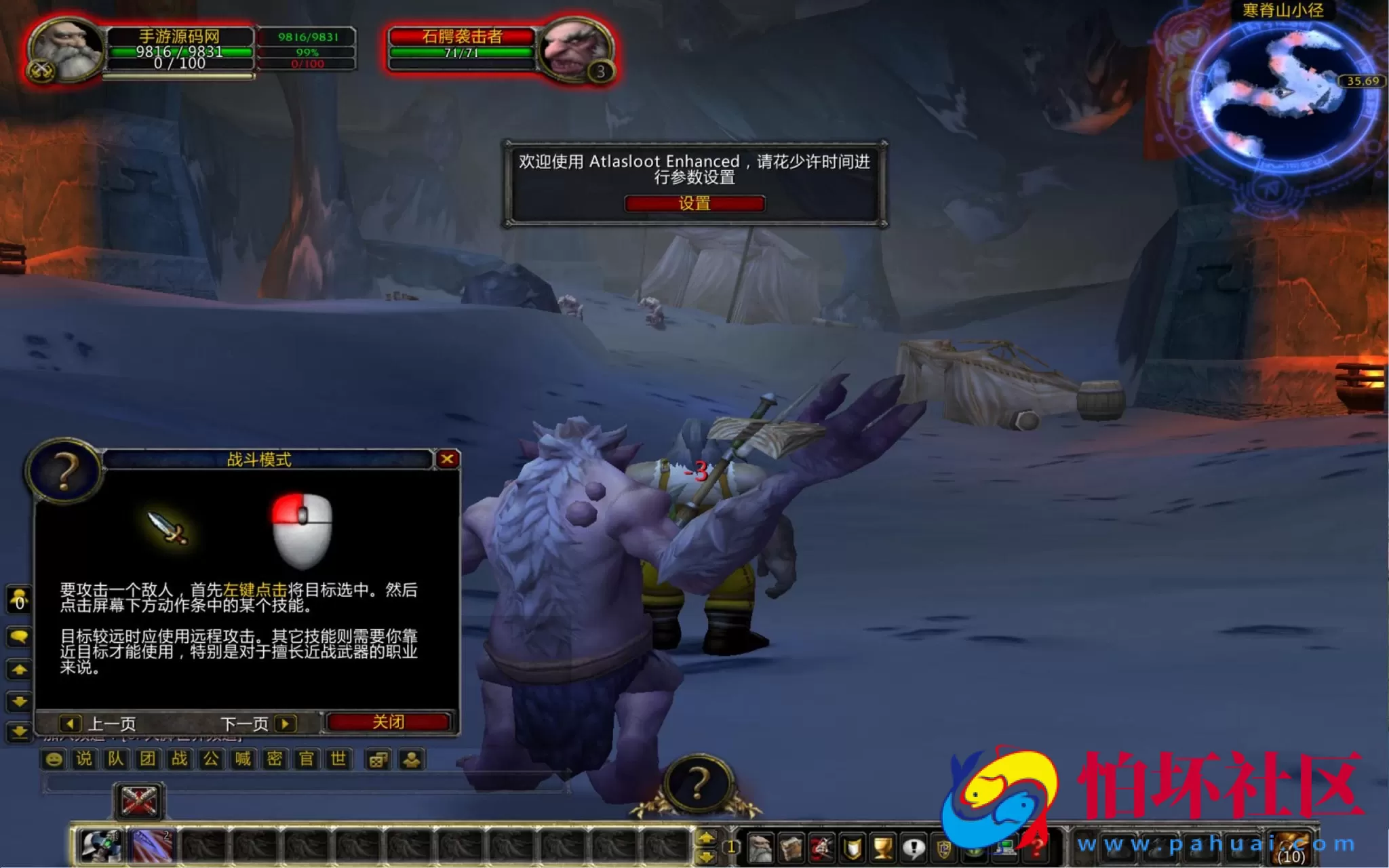The height and width of the screenshot is (868, 1389).
Task: Click 设置 in the Atlasloot Enhanced popup
Action: pos(695,203)
